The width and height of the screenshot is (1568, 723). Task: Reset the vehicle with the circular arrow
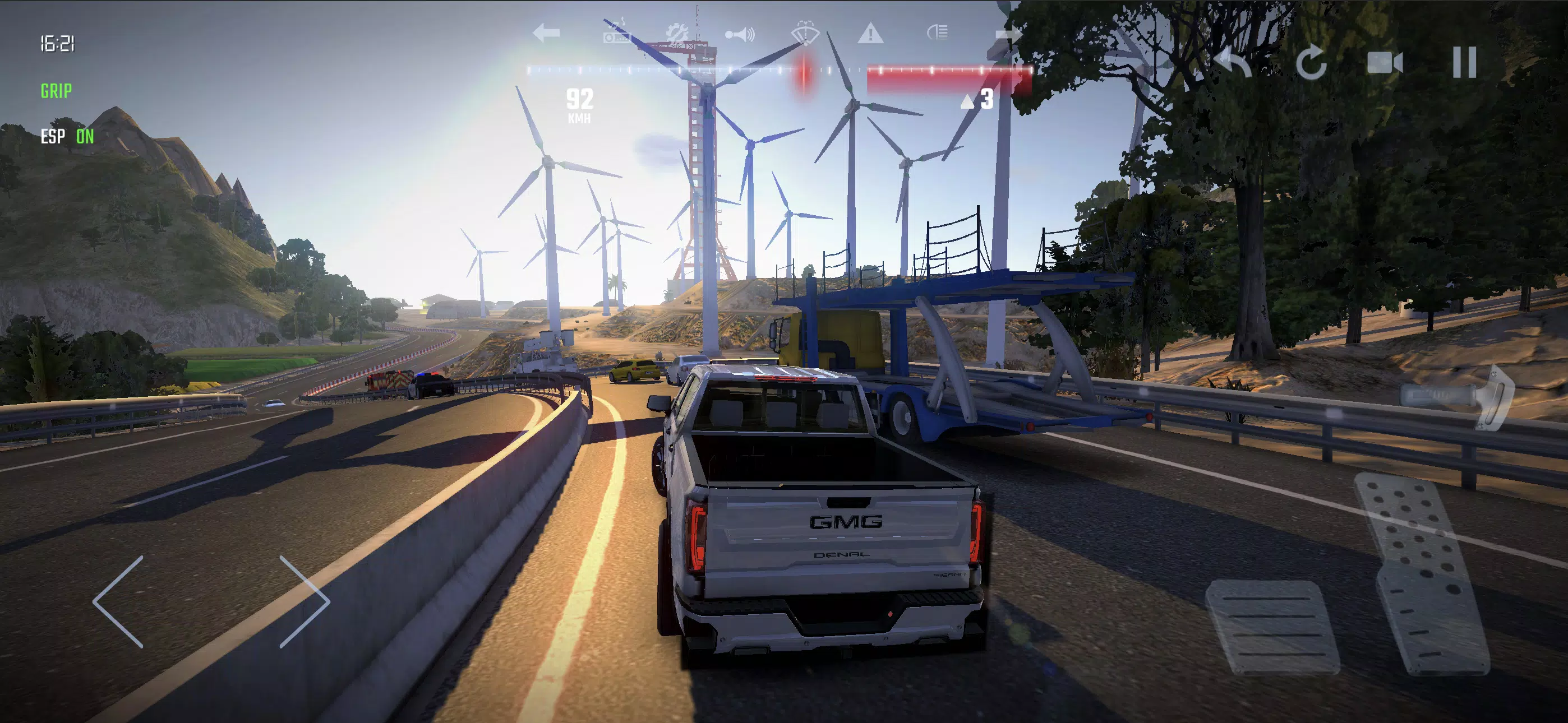(1311, 63)
